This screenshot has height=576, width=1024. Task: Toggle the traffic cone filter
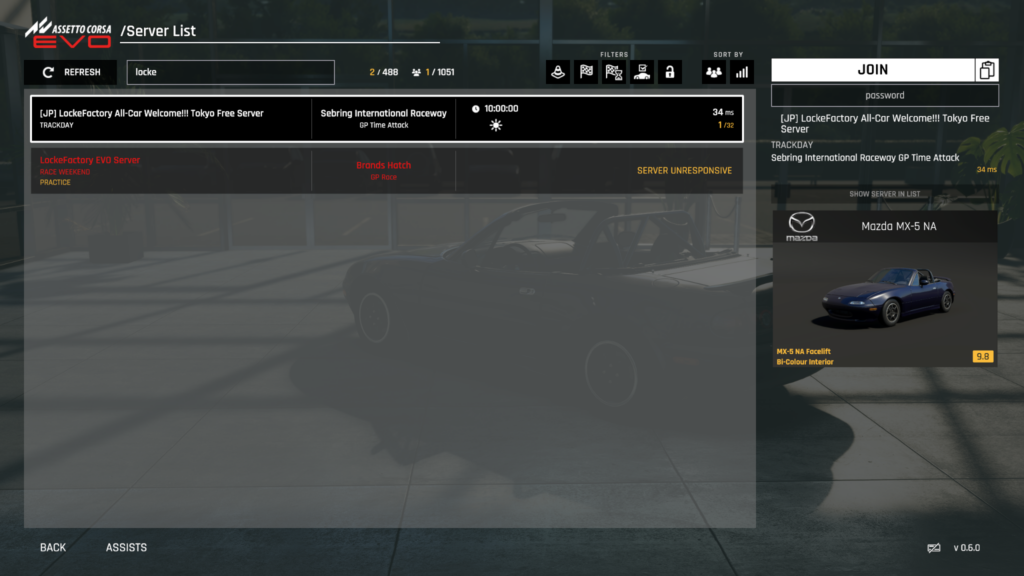[558, 72]
